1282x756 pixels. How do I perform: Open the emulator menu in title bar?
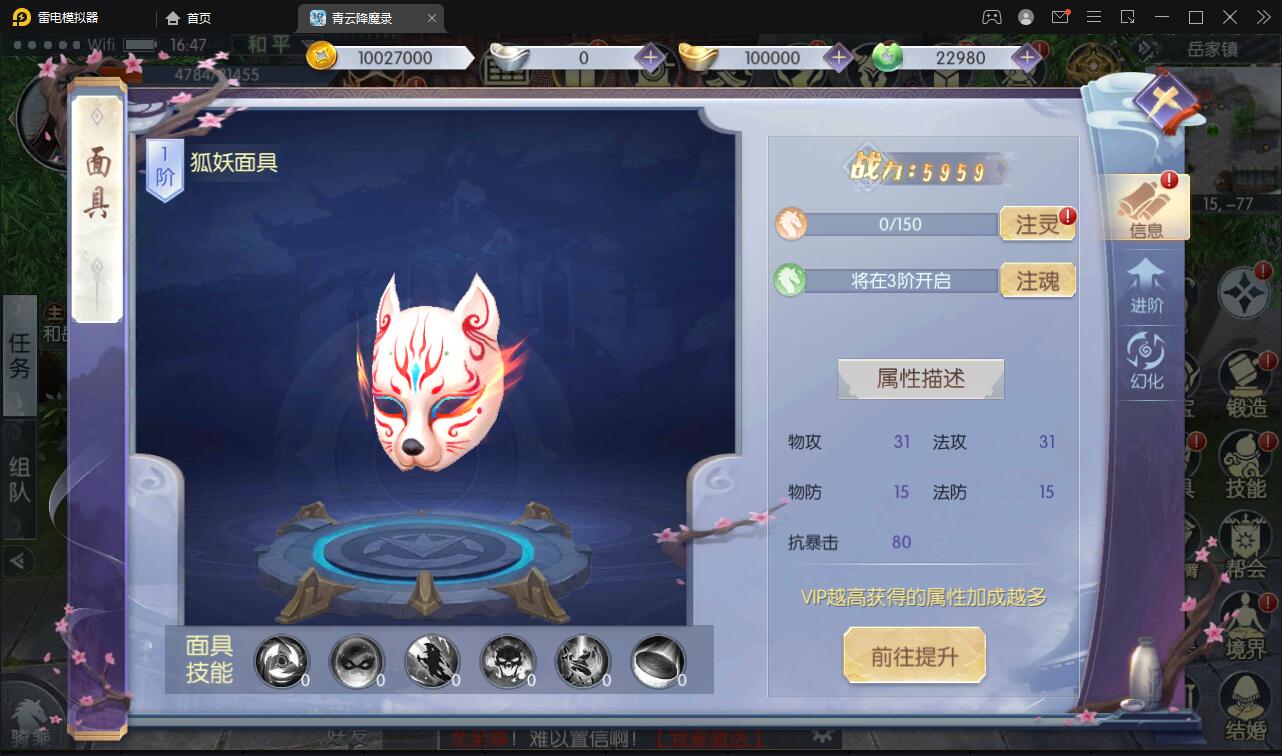(x=1094, y=17)
